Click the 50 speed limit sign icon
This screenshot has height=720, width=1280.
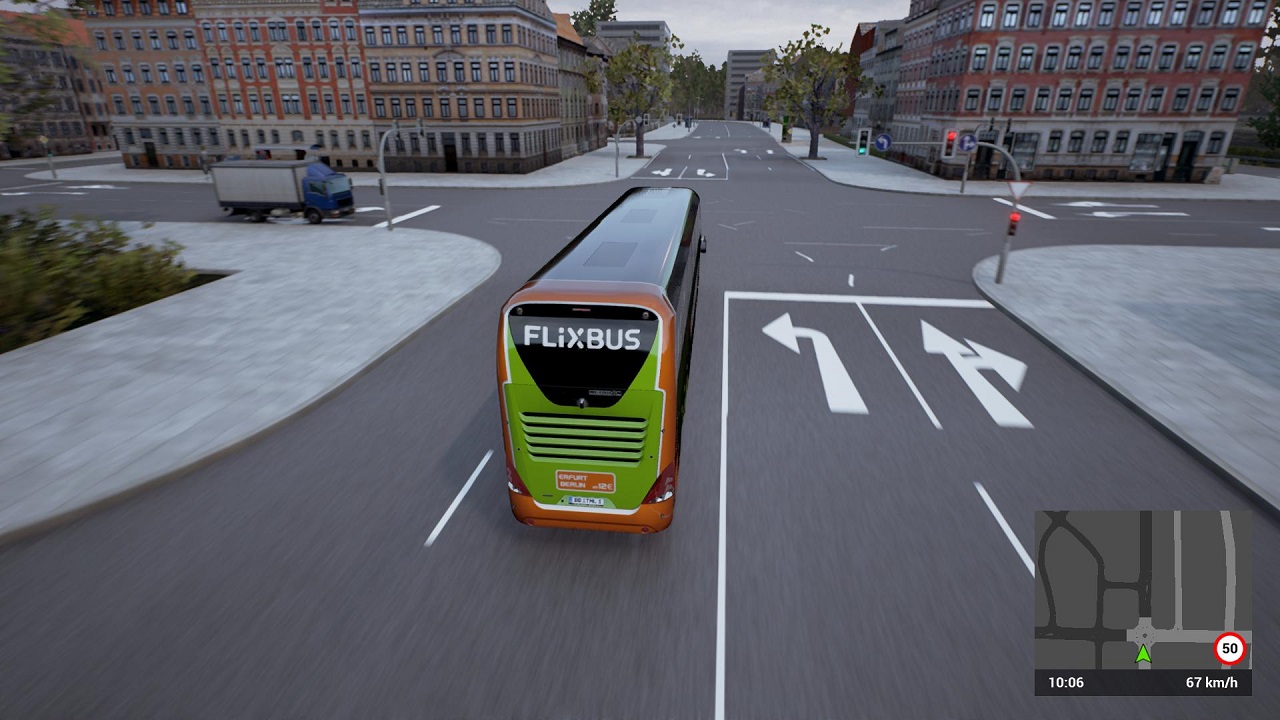(1230, 649)
